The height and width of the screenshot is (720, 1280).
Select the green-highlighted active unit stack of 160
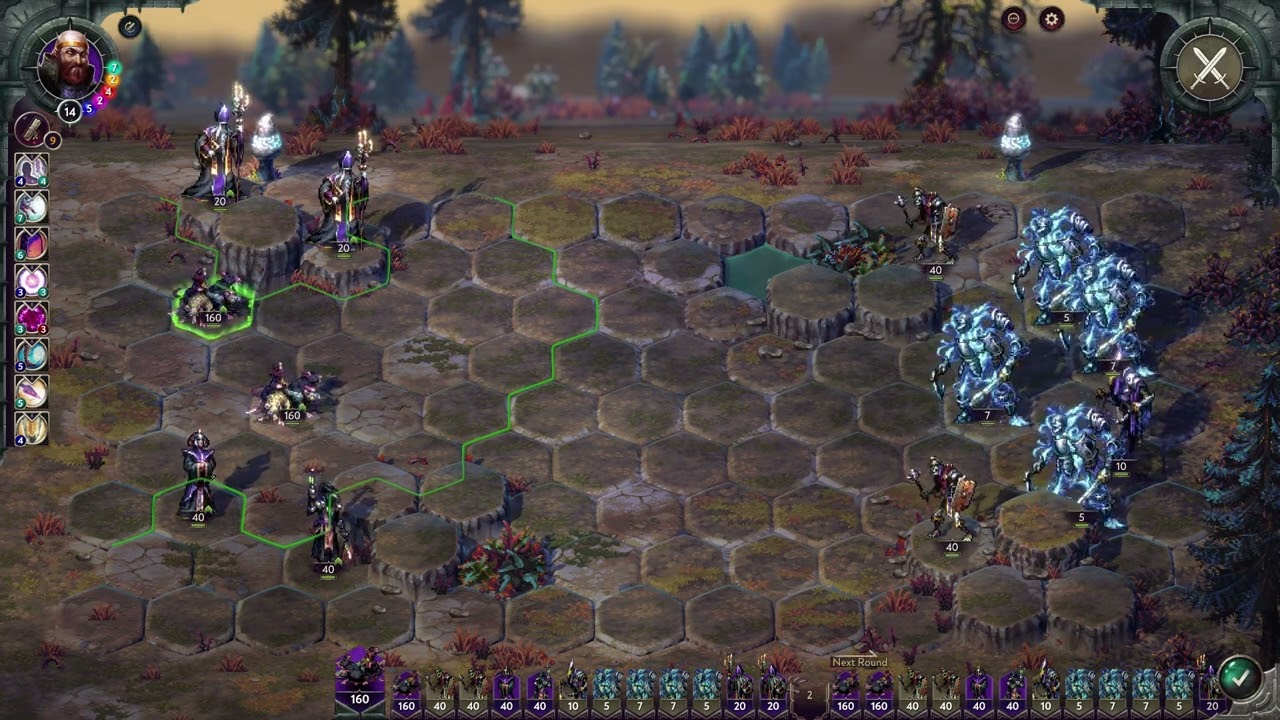(x=212, y=303)
